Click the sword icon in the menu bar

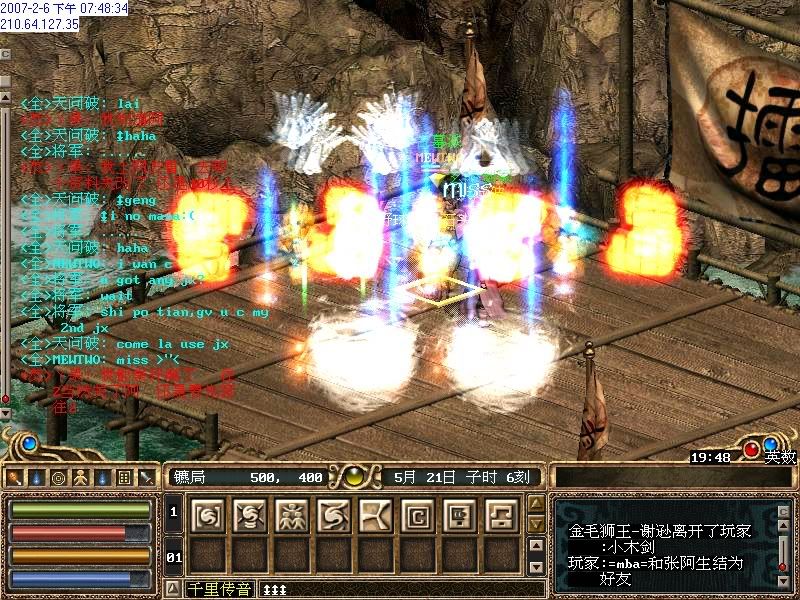tap(146, 477)
